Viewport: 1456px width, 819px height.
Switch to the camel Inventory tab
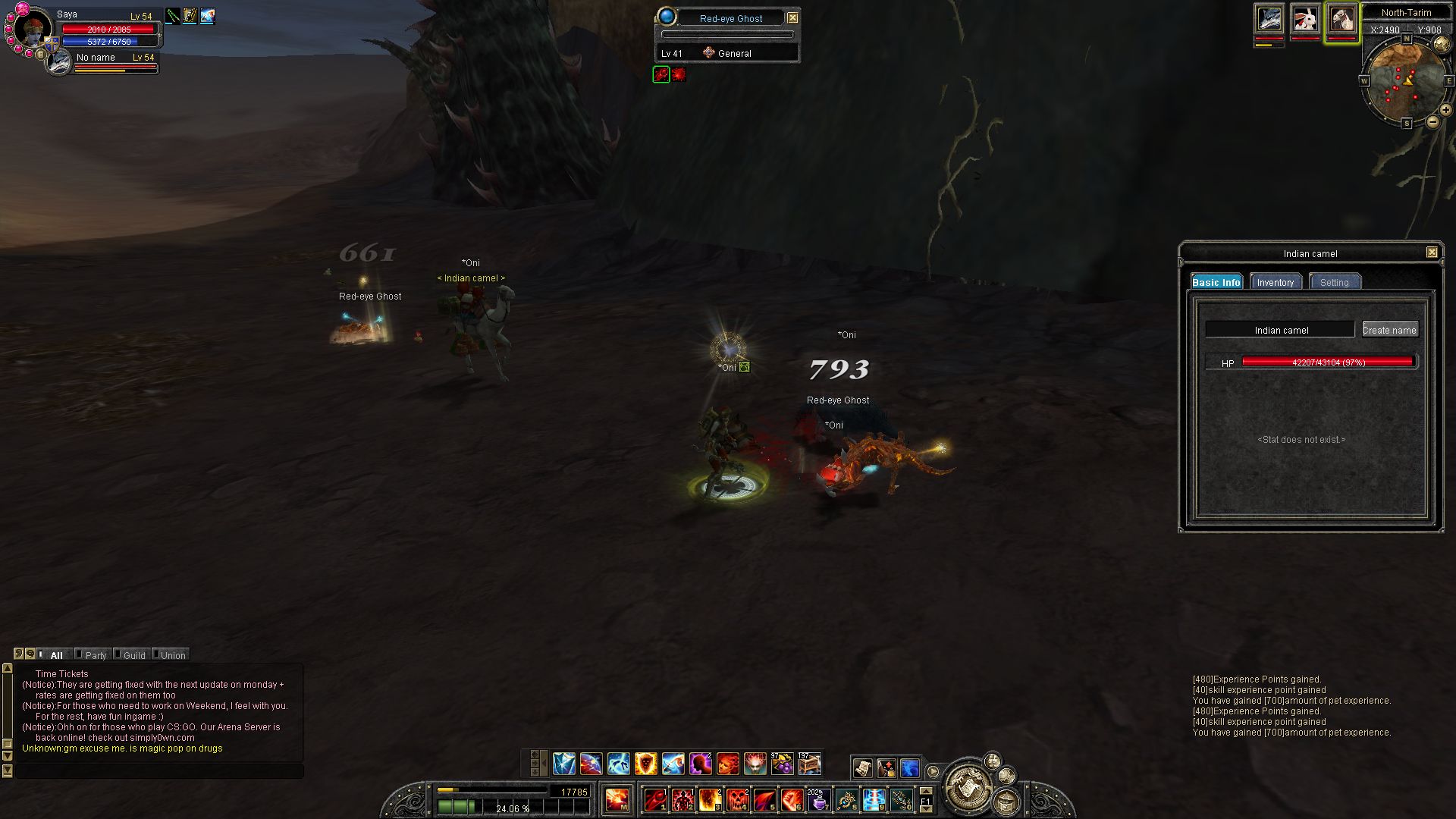tap(1275, 282)
